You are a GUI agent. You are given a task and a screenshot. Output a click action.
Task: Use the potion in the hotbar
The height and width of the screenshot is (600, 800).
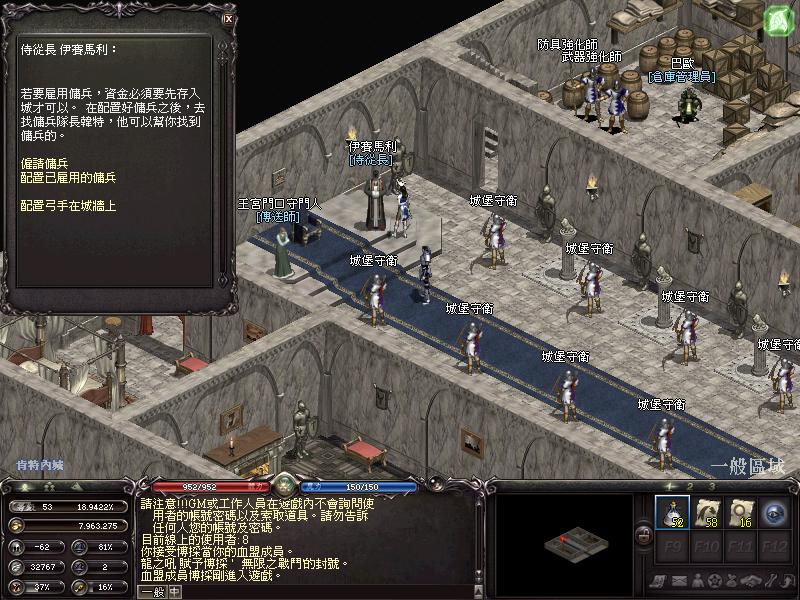point(671,513)
